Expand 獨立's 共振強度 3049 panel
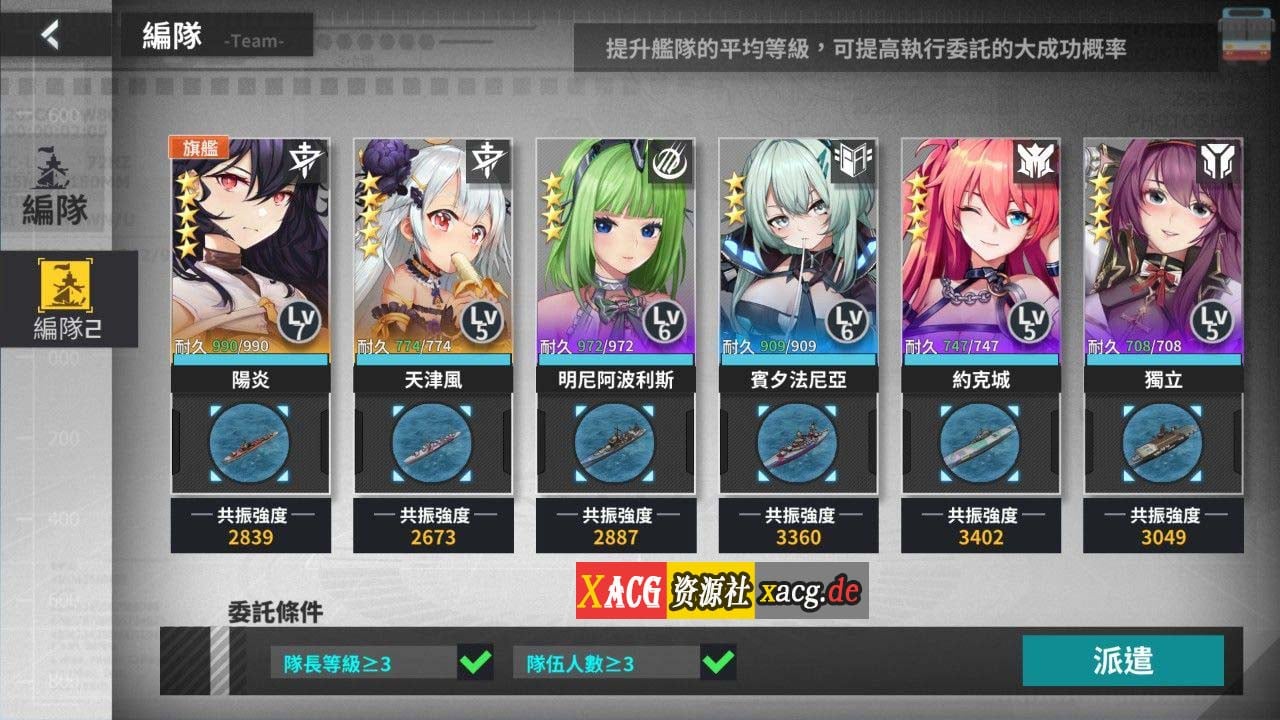This screenshot has height=720, width=1280. click(x=1161, y=527)
